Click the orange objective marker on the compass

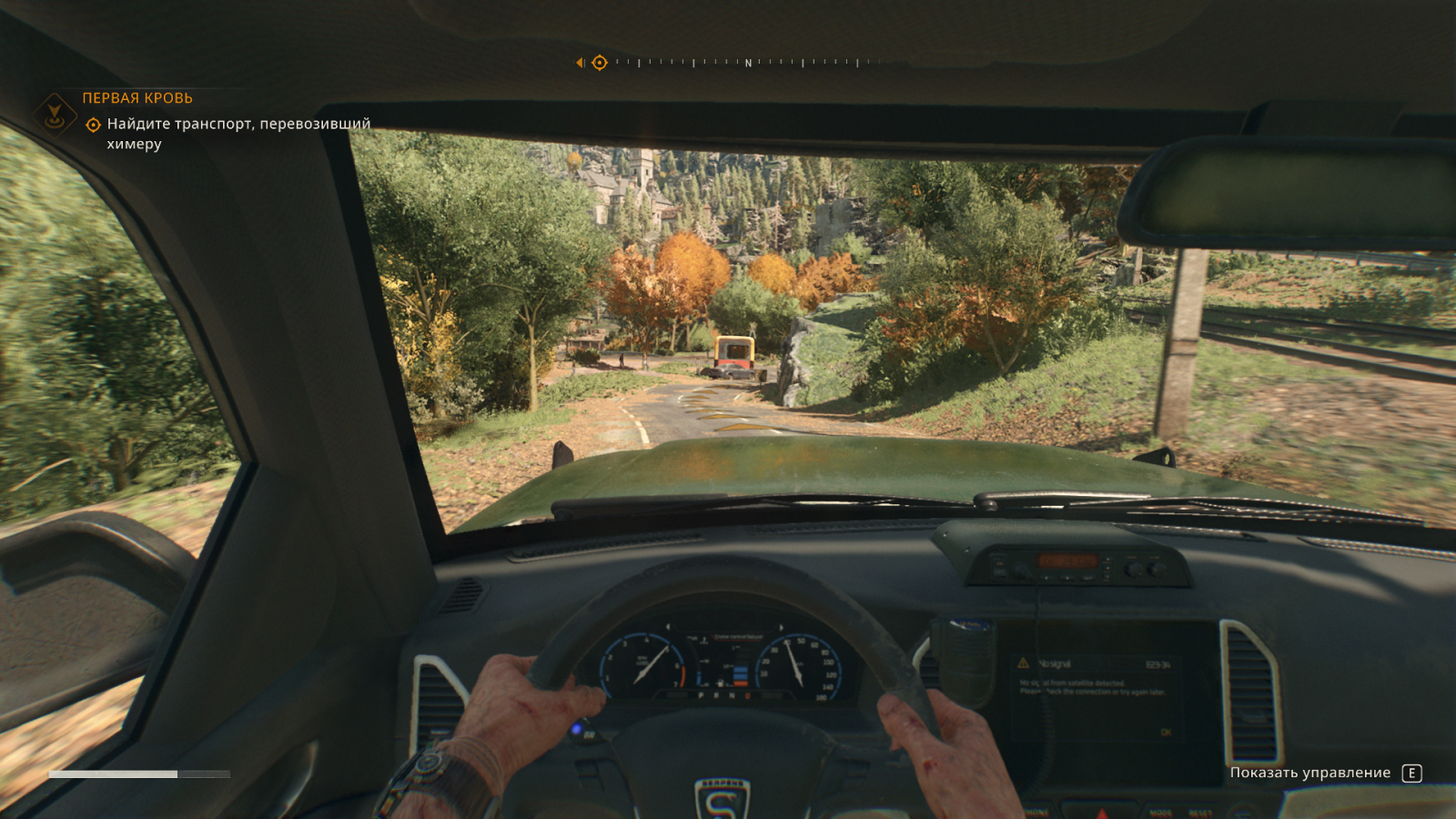click(x=600, y=63)
